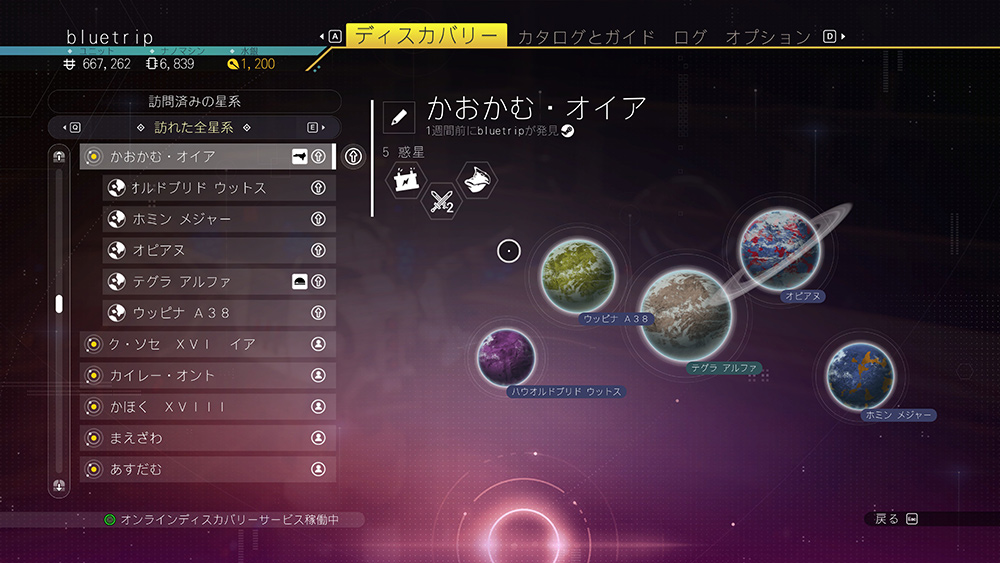1000x563 pixels.
Task: Open the カタログとガイド tab
Action: point(586,37)
